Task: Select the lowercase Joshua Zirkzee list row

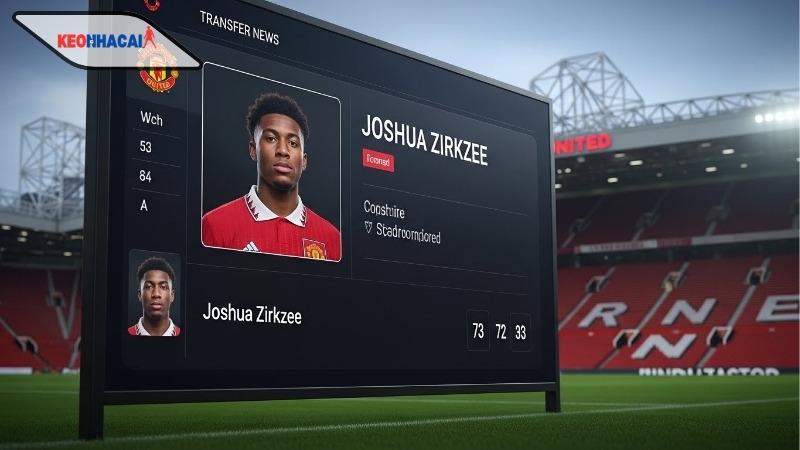Action: click(x=252, y=314)
